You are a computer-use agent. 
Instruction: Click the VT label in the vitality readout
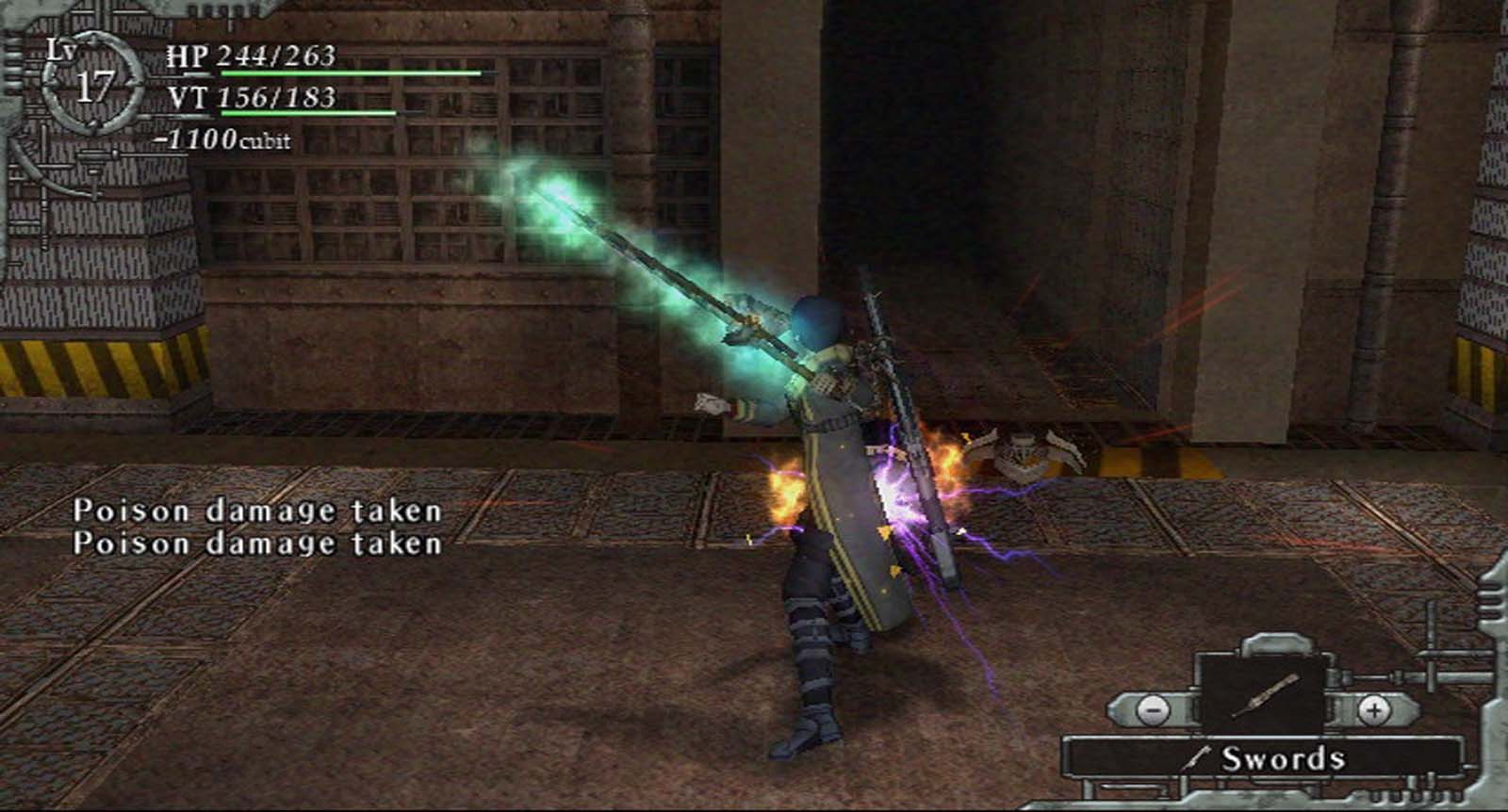(185, 94)
